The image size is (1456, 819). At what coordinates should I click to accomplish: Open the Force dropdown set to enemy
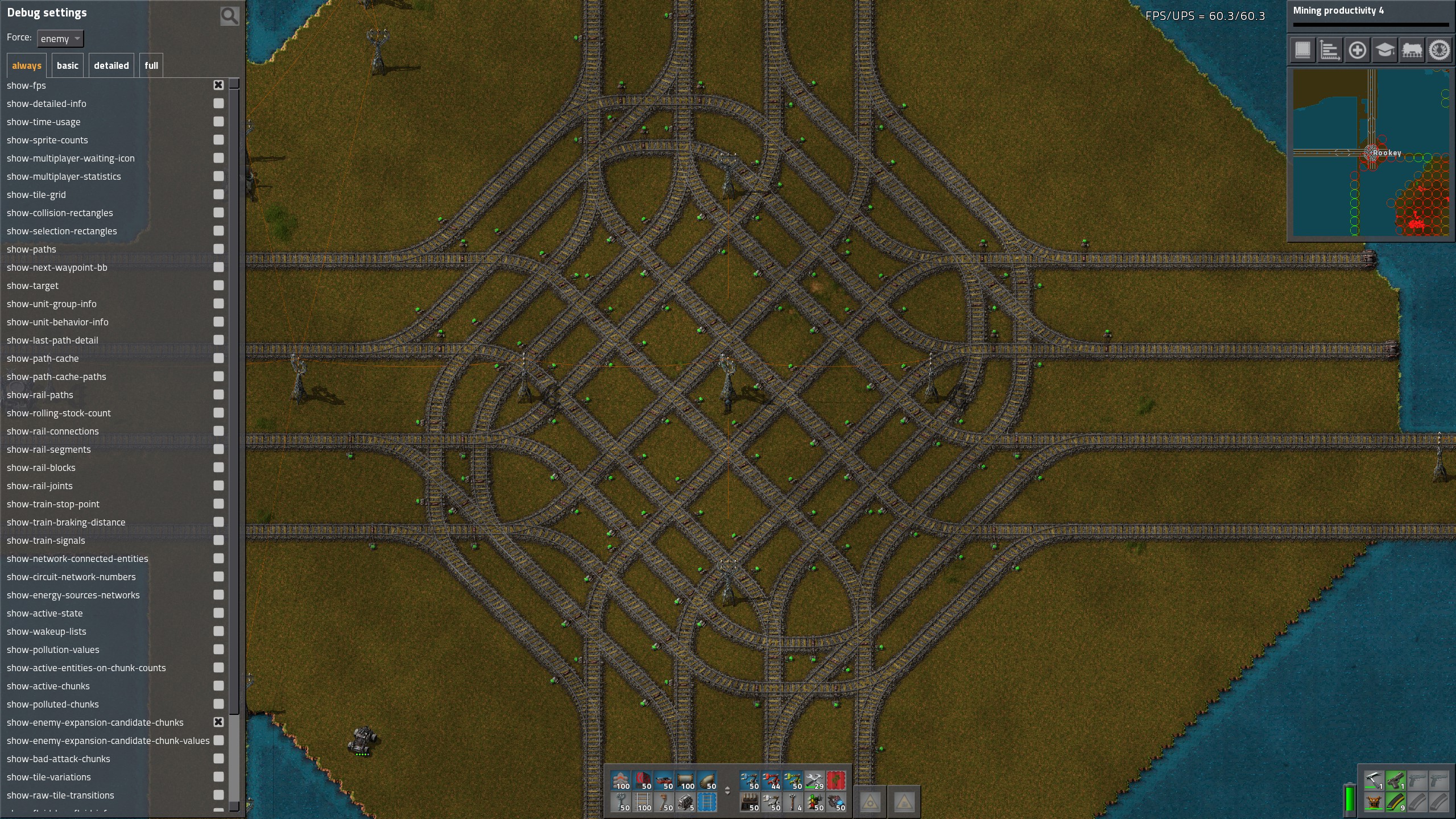[x=60, y=38]
